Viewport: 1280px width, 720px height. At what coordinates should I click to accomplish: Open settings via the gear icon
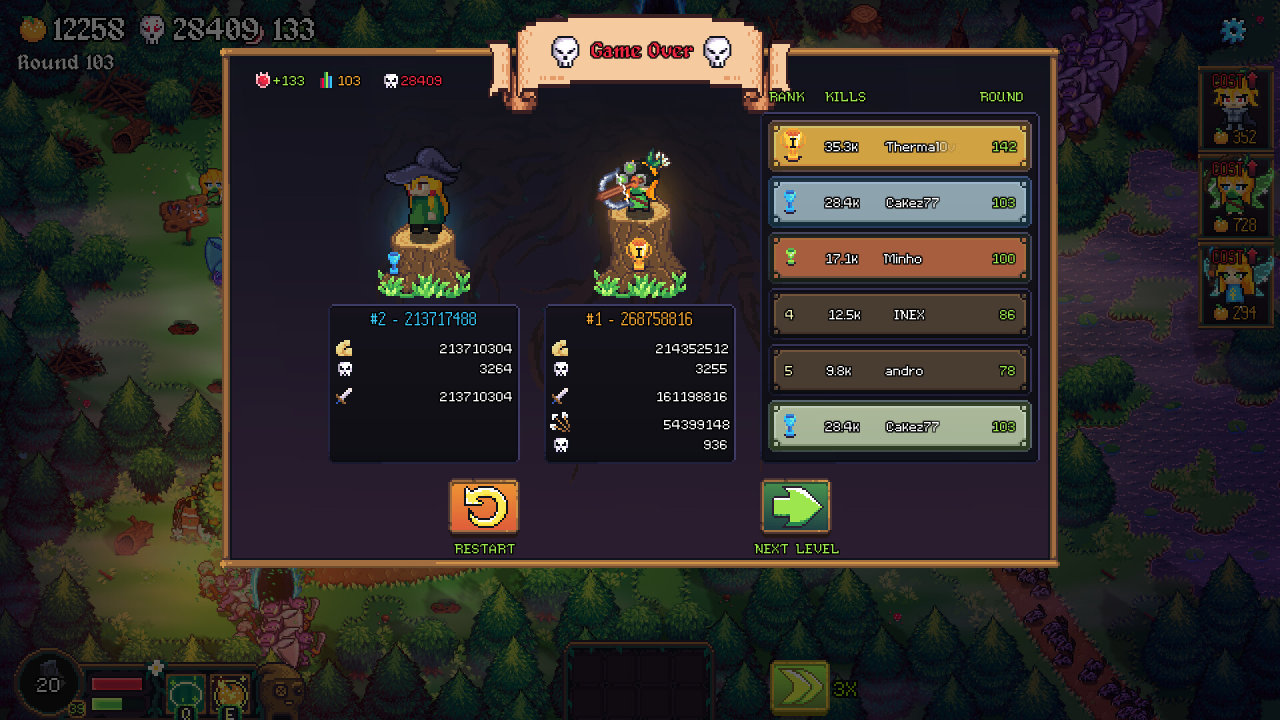tap(1234, 30)
